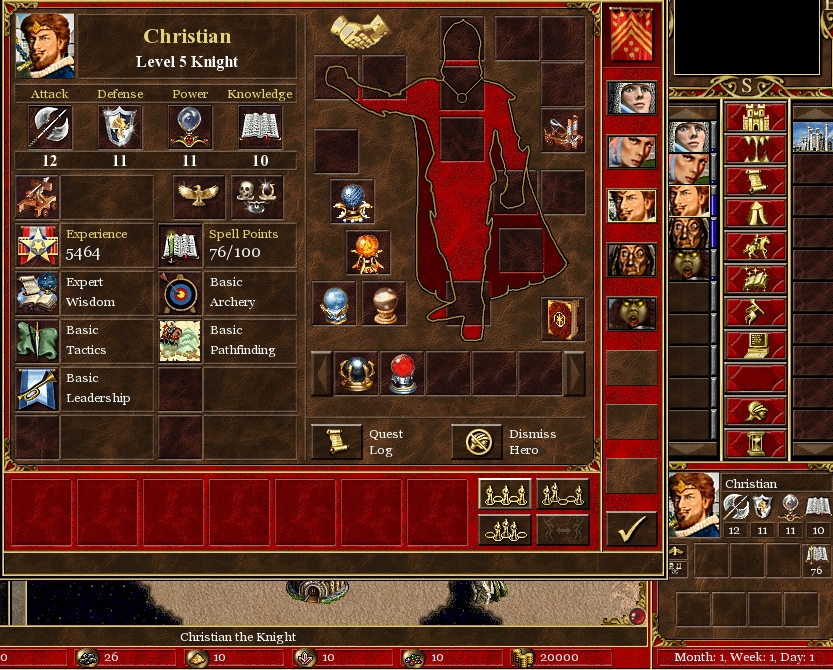Dismiss Hero Christian
This screenshot has height=670, width=833.
pyautogui.click(x=476, y=442)
